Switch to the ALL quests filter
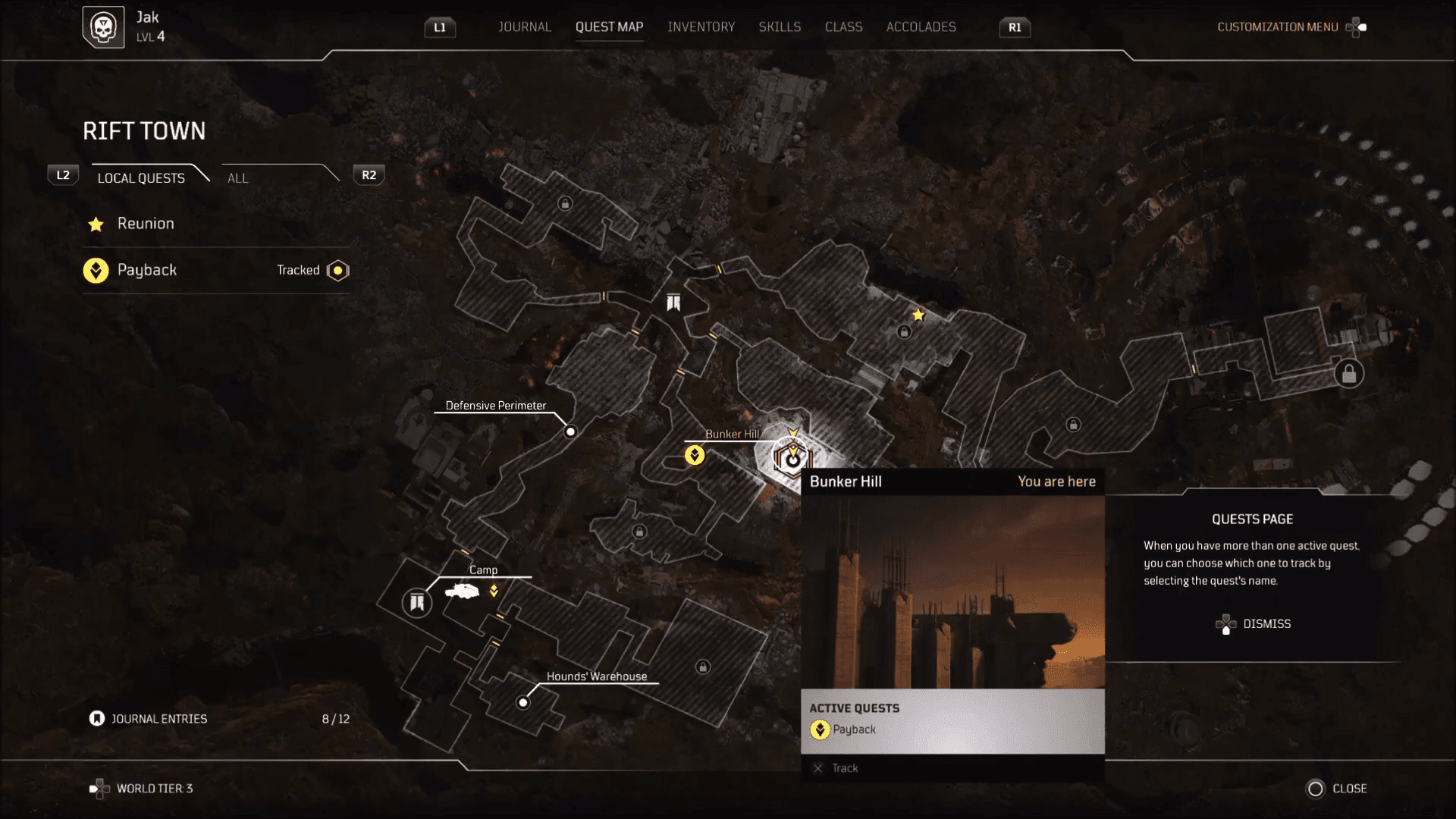 click(x=237, y=178)
